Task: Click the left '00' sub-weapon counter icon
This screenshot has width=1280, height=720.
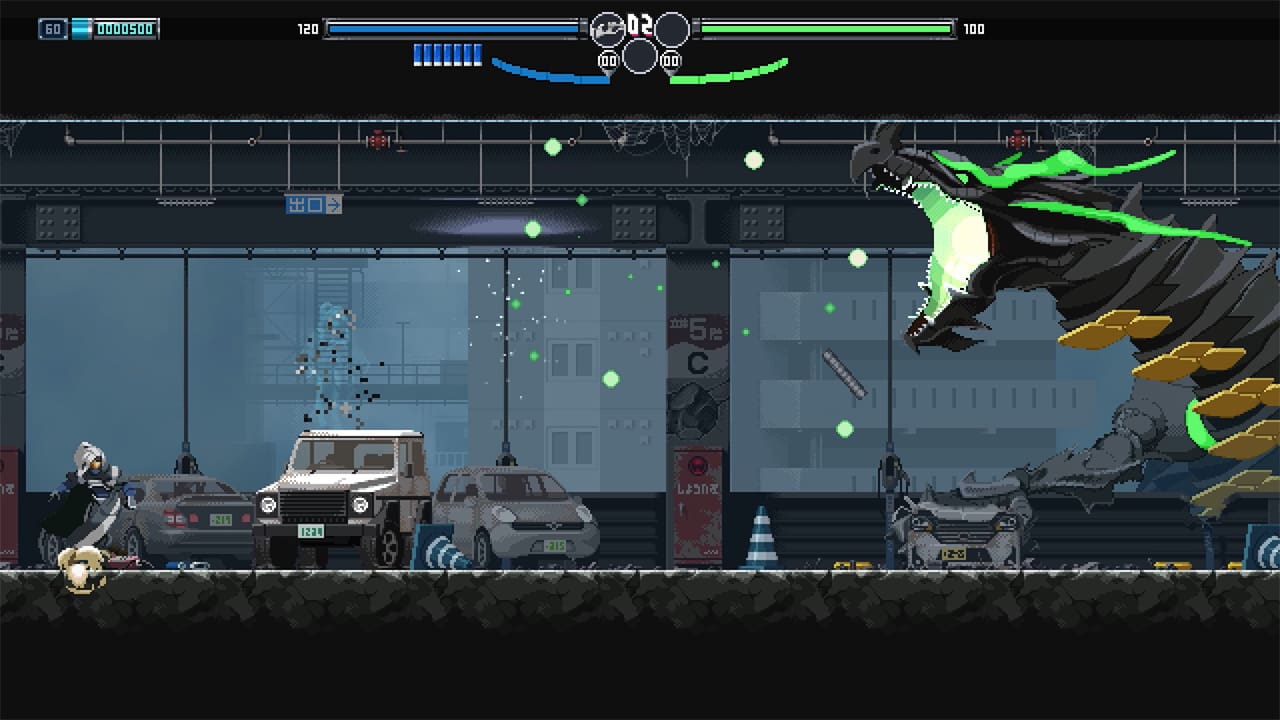Action: (608, 59)
